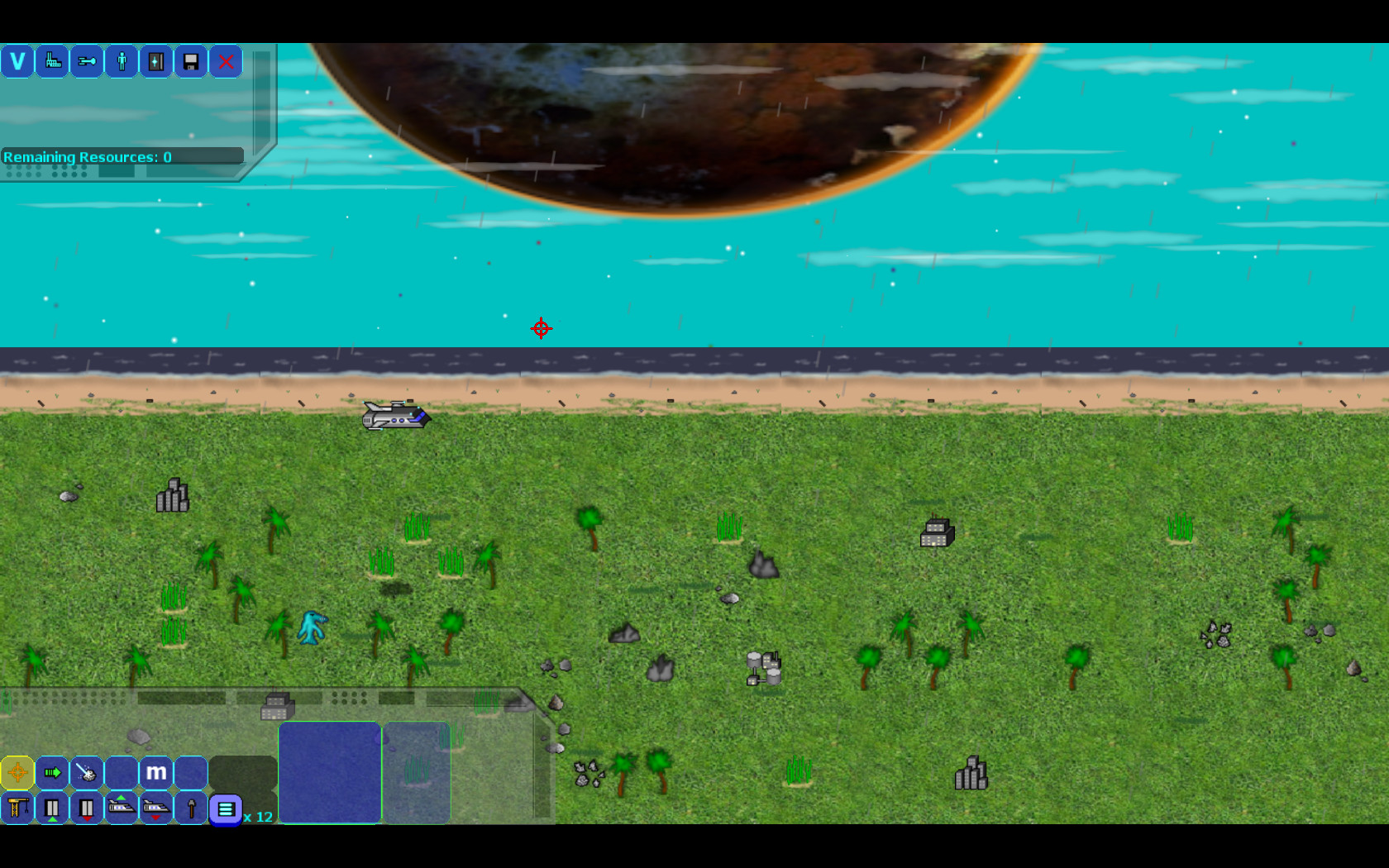Open the personnel menu via person icon
Viewport: 1389px width, 868px height.
pos(122,61)
